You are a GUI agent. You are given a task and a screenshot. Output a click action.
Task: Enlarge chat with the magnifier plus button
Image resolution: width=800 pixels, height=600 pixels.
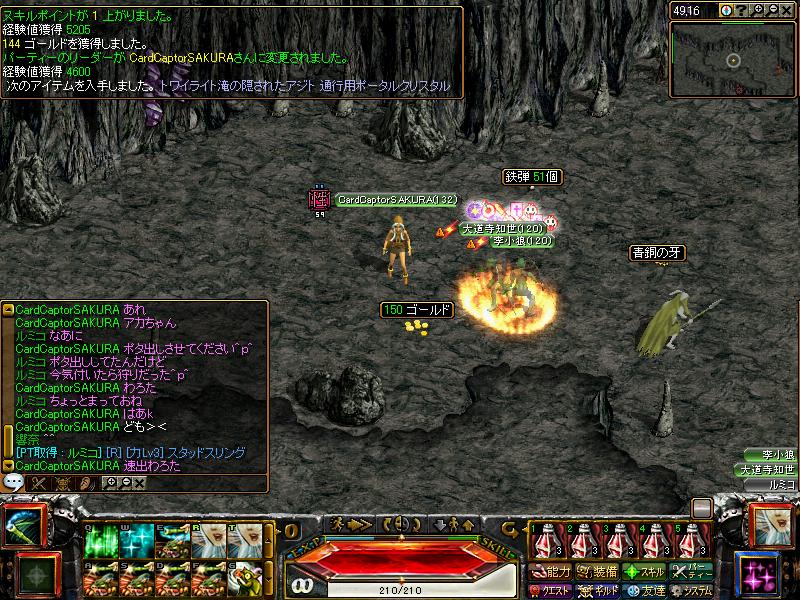click(108, 483)
